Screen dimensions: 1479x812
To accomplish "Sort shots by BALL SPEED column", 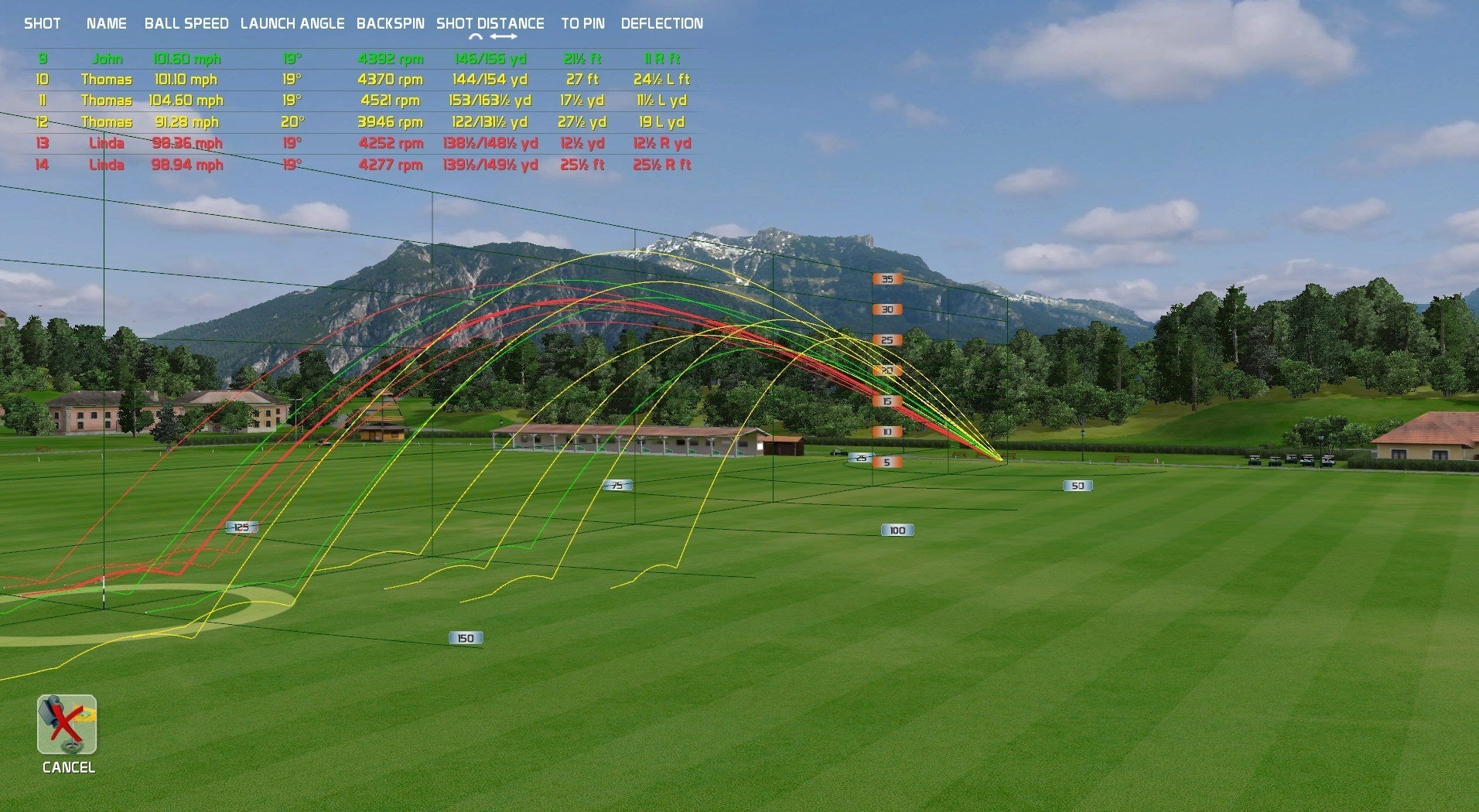I will [x=186, y=23].
